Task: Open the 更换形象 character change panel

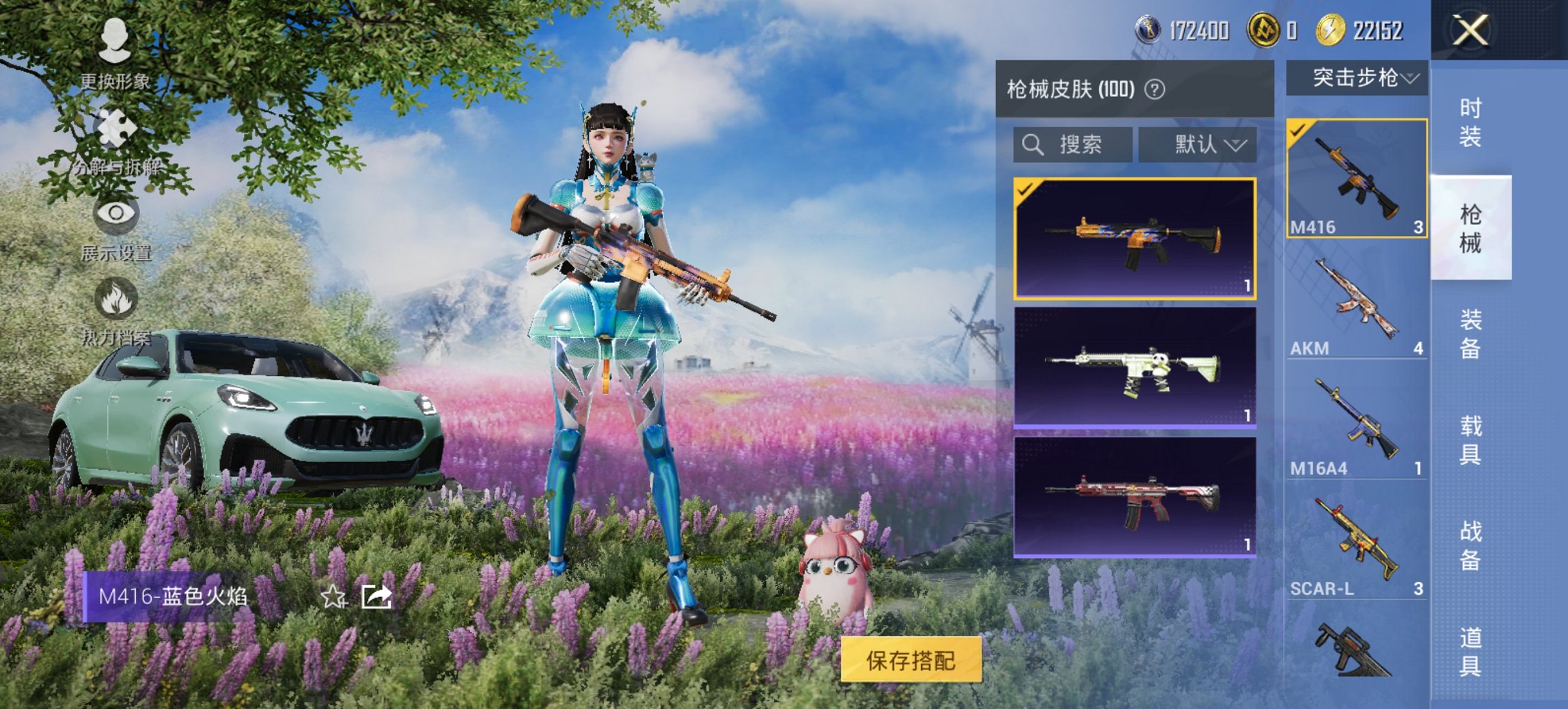Action: pos(115,51)
